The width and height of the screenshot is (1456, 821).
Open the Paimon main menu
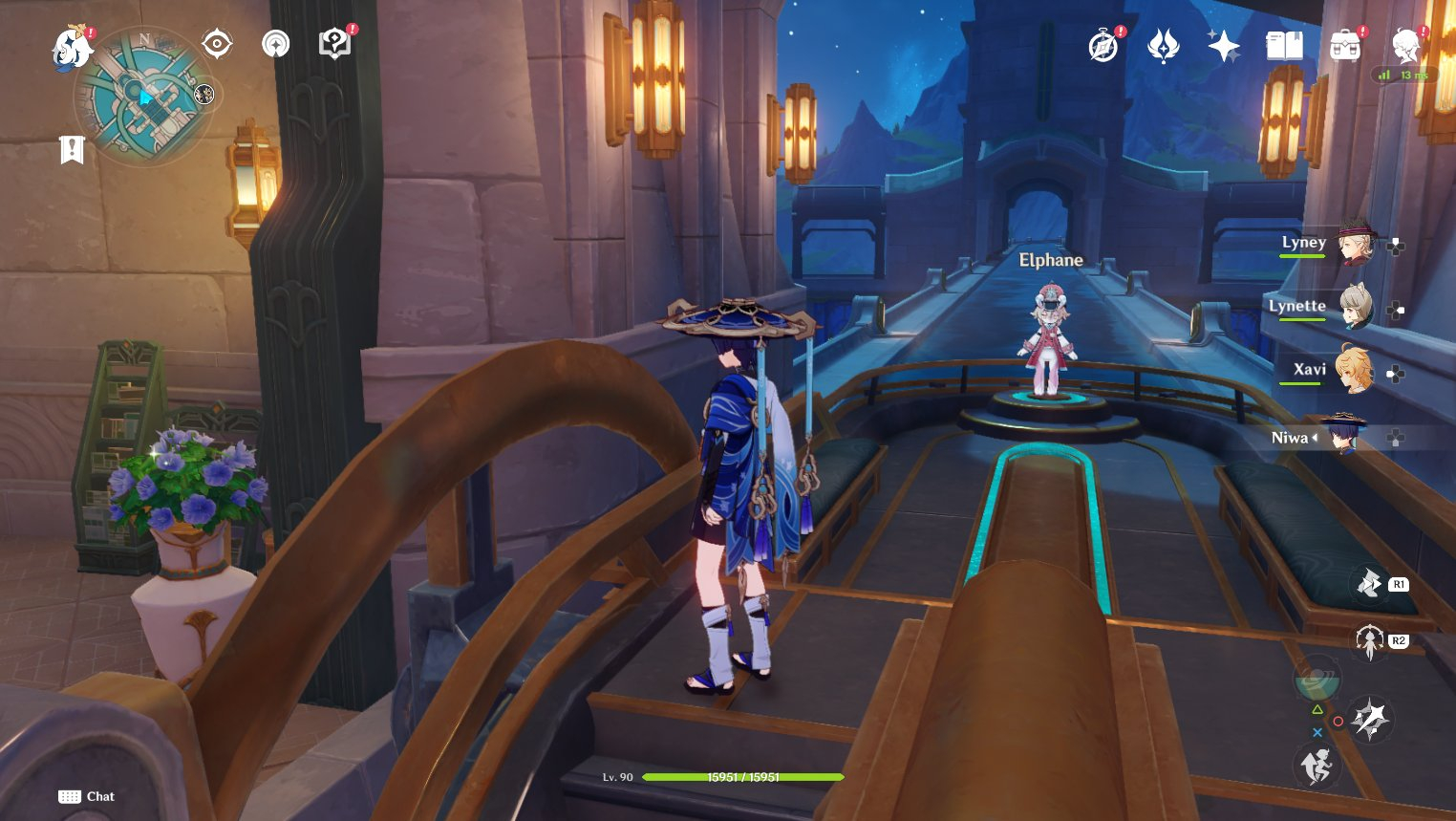click(x=70, y=49)
